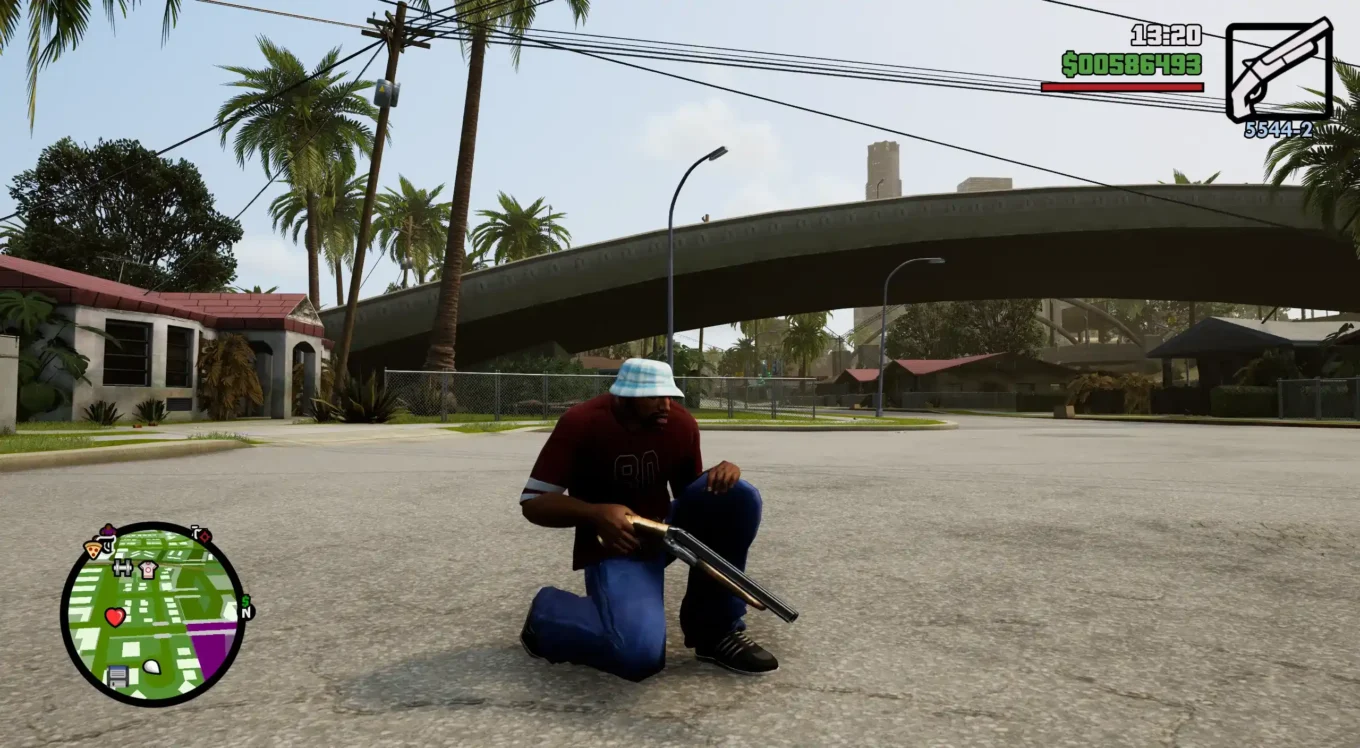Viewport: 1360px width, 748px height.
Task: Click the green dollar sign blip on the minimap edge
Action: (x=246, y=602)
